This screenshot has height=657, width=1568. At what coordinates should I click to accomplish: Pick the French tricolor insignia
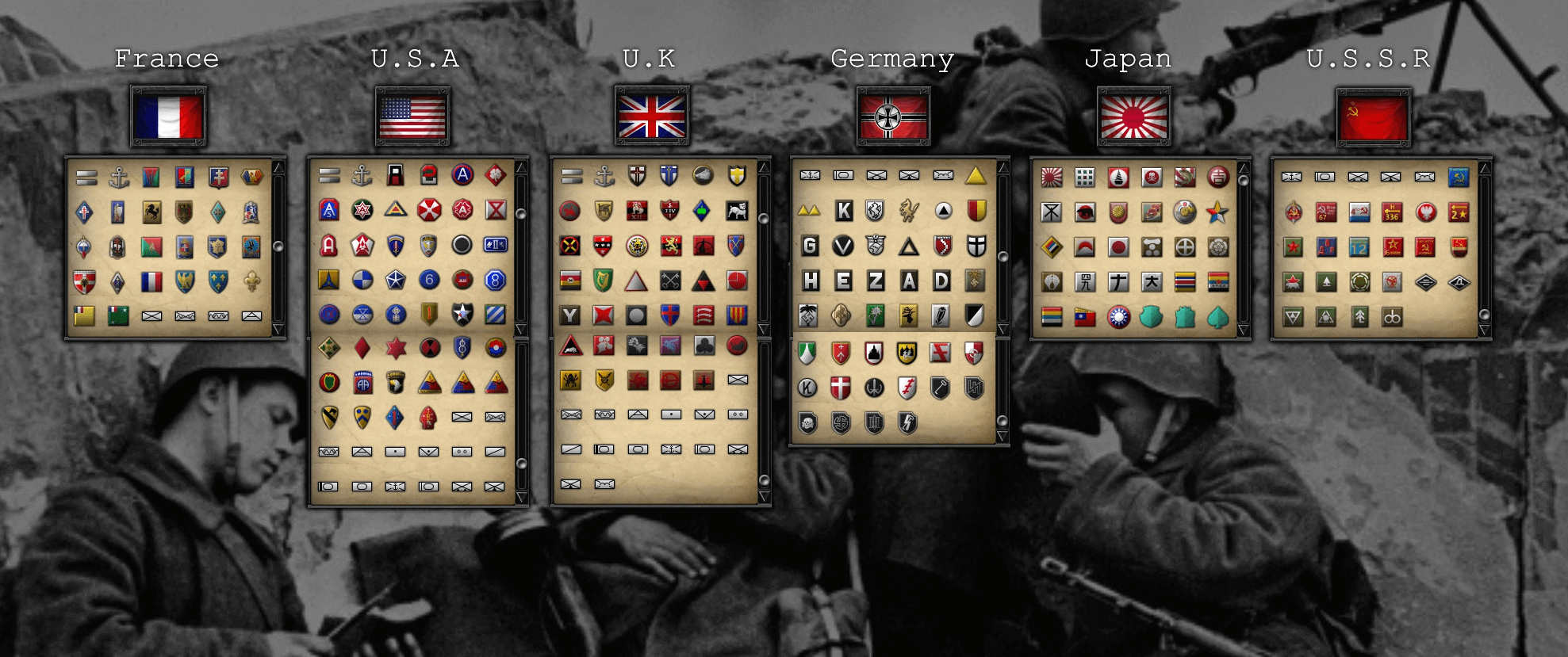pyautogui.click(x=151, y=281)
